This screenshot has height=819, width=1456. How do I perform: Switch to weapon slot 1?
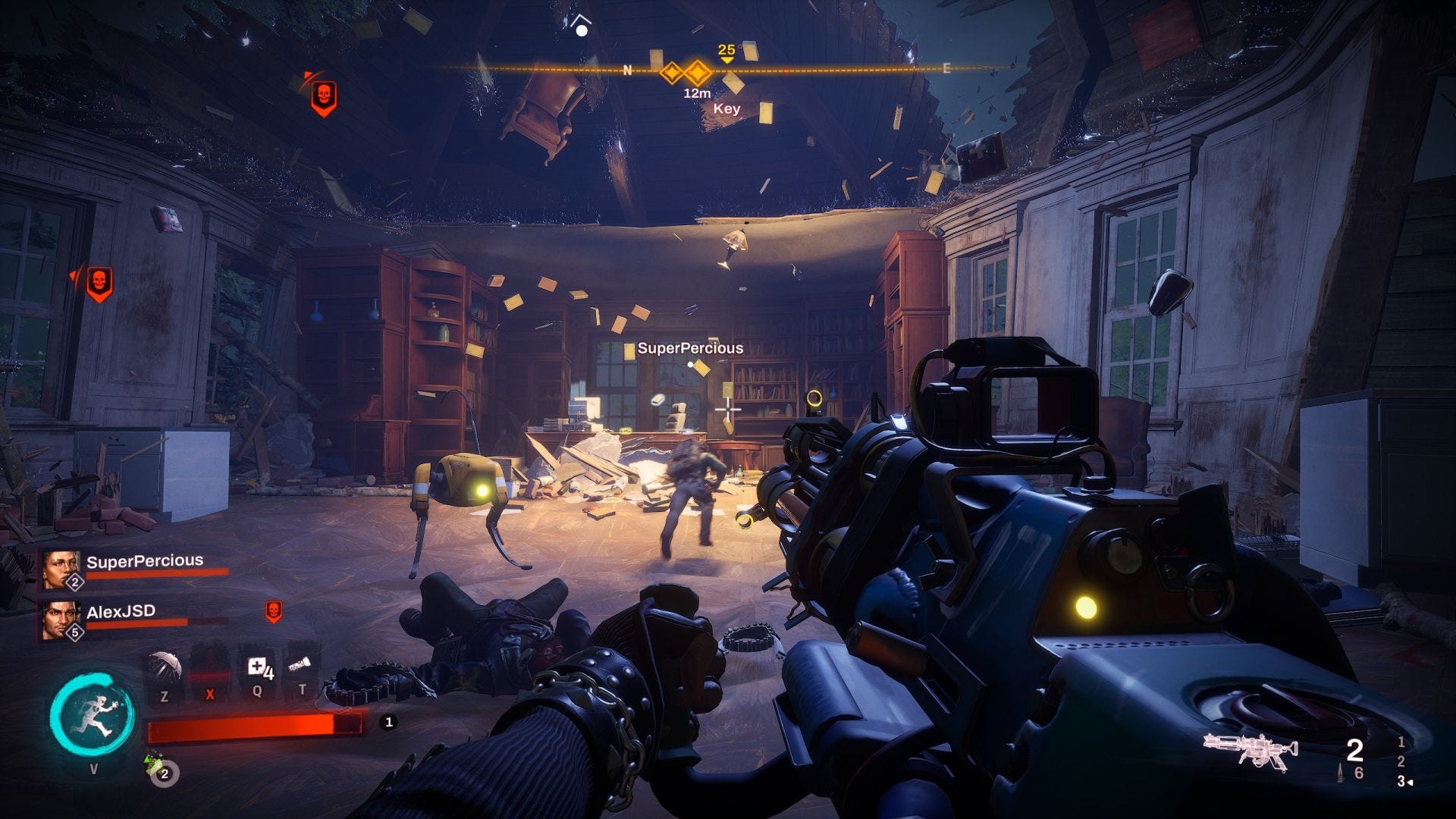coord(1401,742)
